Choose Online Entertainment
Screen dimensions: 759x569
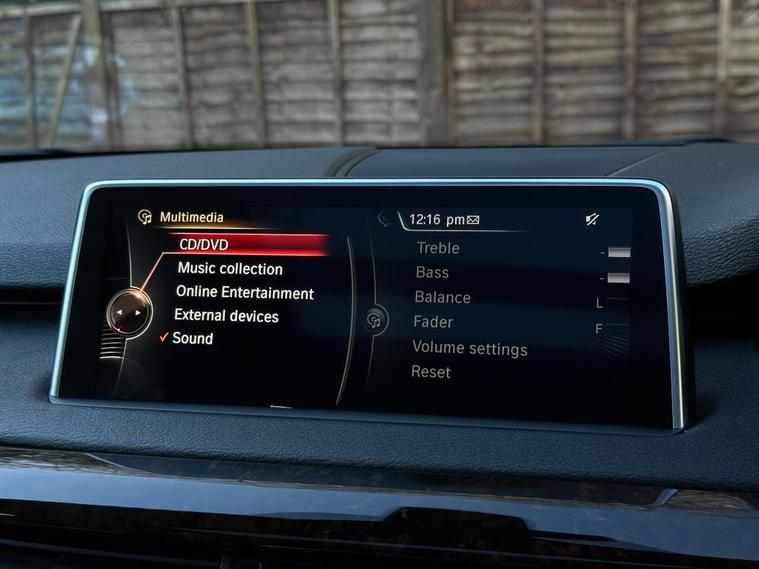point(245,293)
